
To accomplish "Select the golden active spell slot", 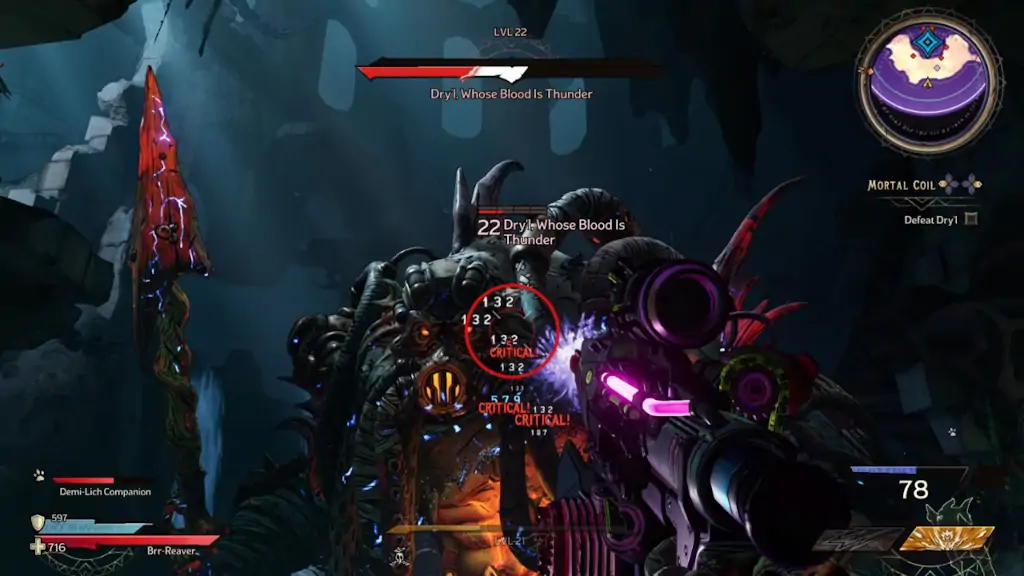I will pyautogui.click(x=946, y=539).
